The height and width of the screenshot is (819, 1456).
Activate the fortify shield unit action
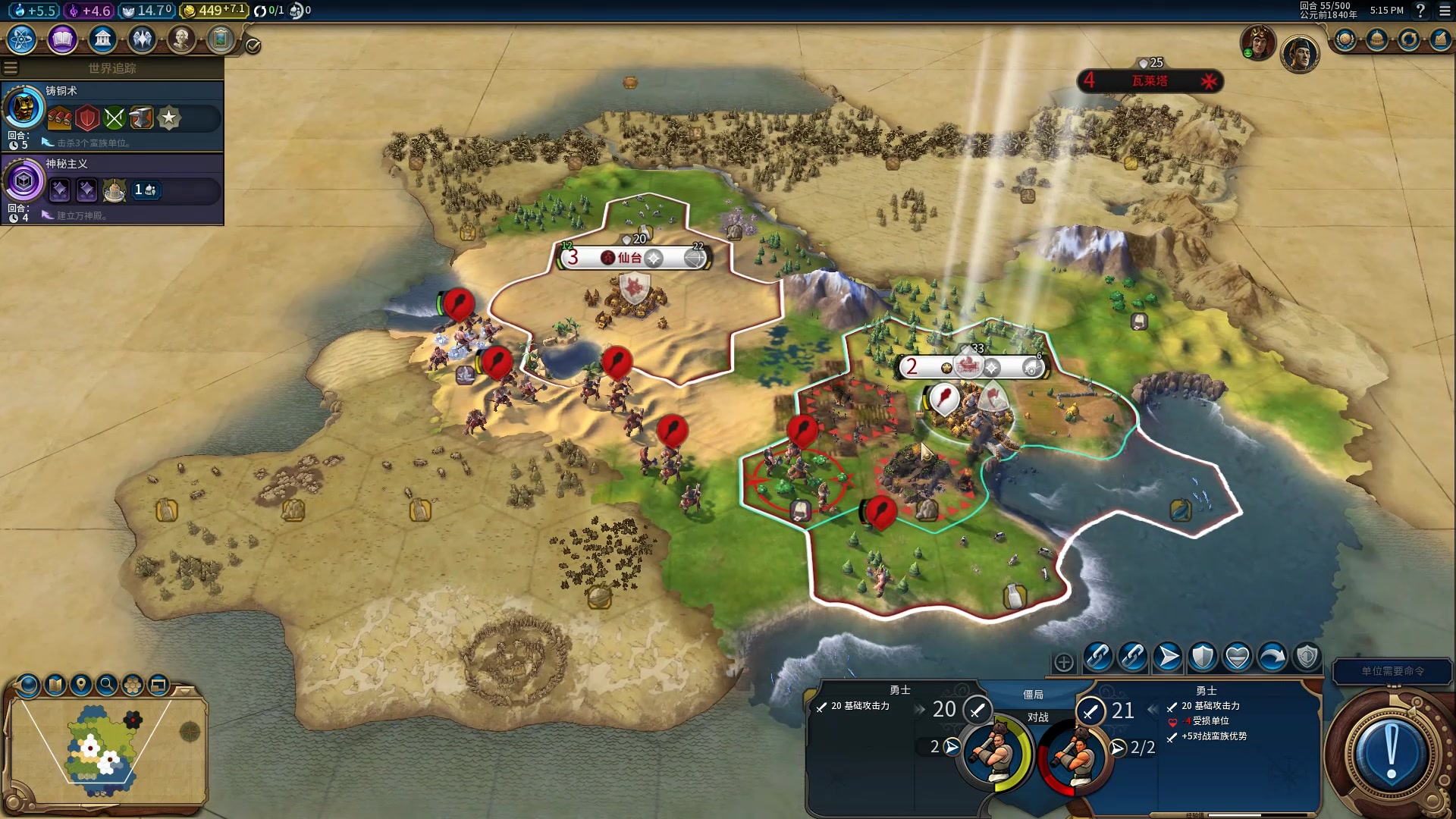pos(1203,657)
